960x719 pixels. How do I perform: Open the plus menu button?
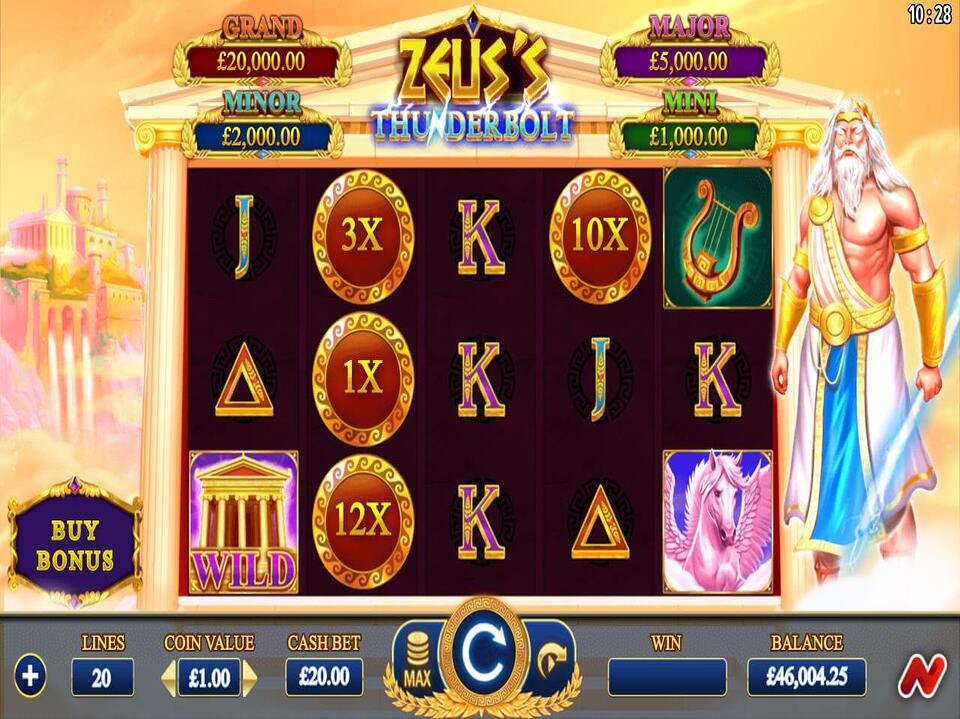click(30, 677)
